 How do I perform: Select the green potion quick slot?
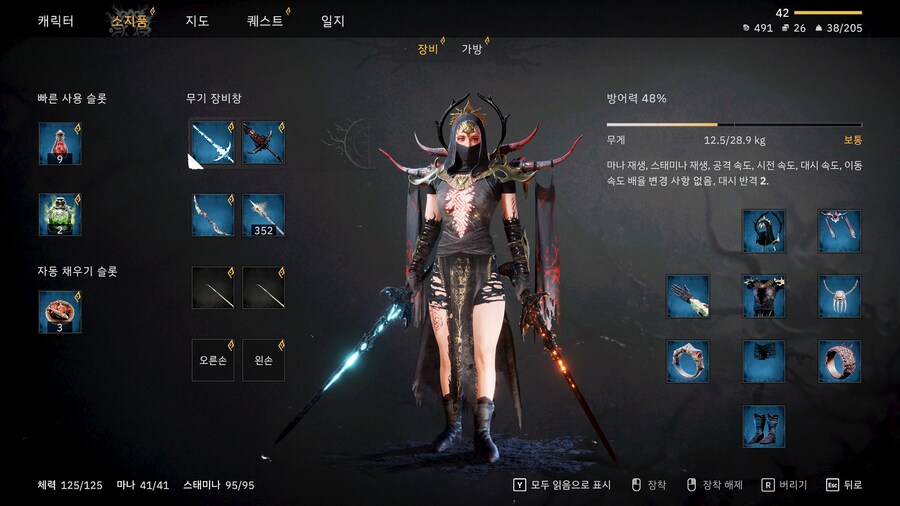tap(60, 215)
